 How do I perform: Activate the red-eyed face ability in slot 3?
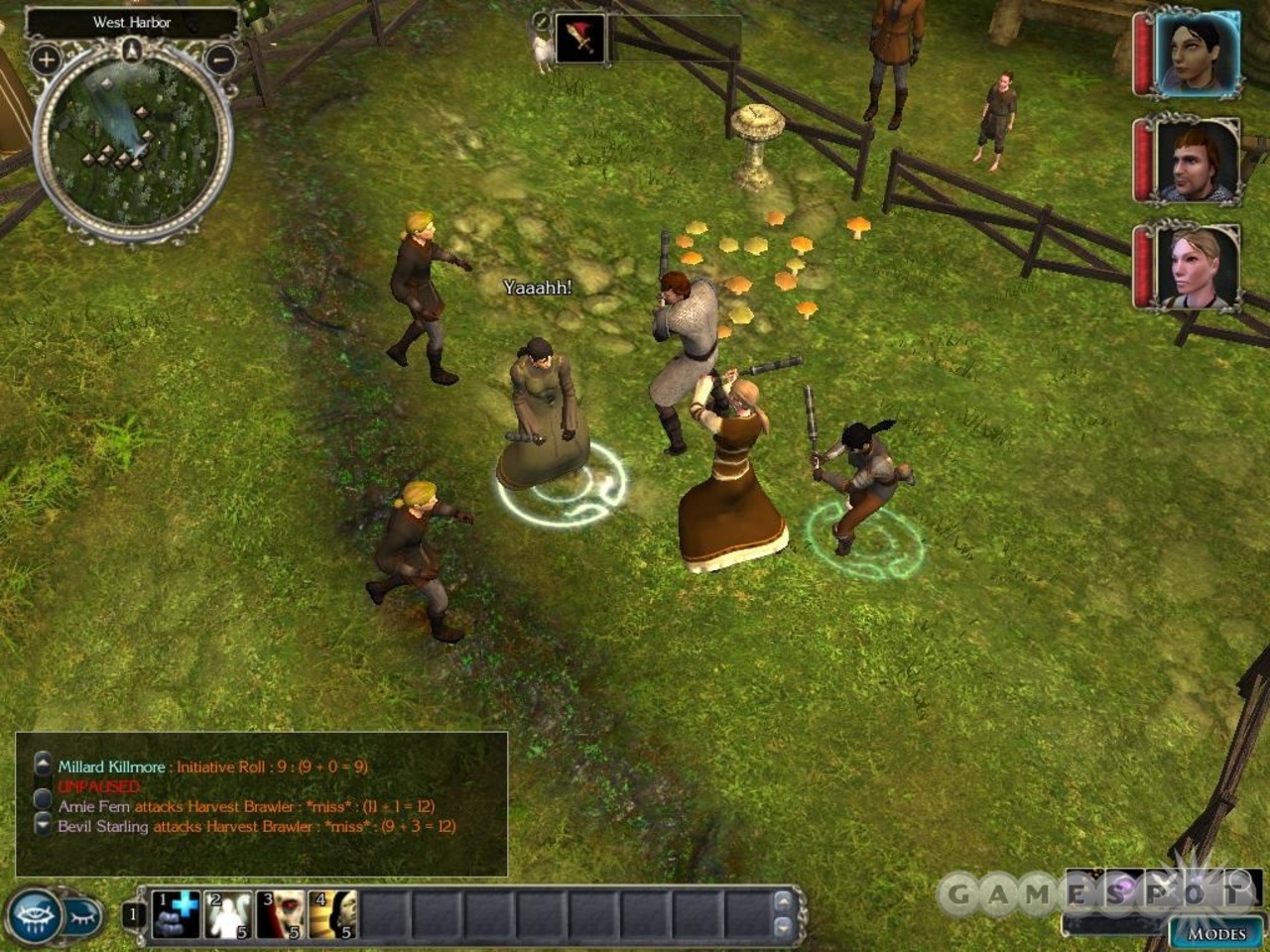point(281,914)
